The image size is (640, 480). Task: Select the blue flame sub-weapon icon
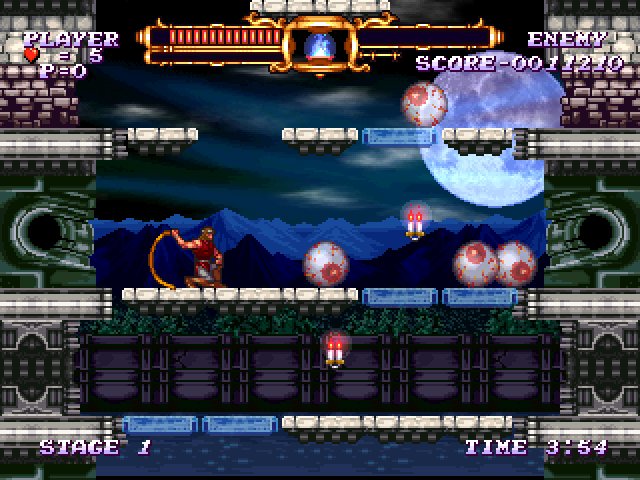(321, 44)
